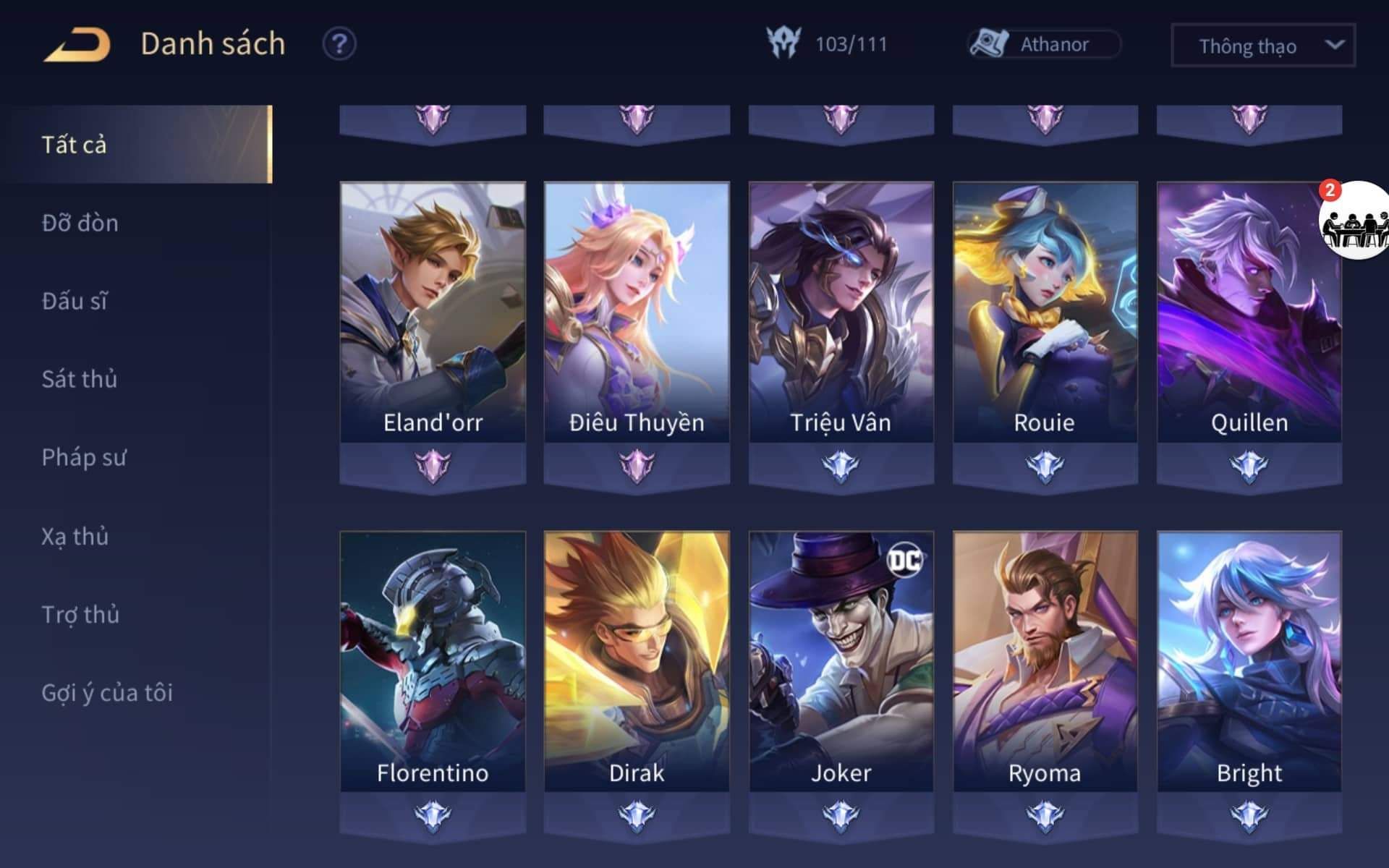Open the question mark help icon

tap(339, 44)
